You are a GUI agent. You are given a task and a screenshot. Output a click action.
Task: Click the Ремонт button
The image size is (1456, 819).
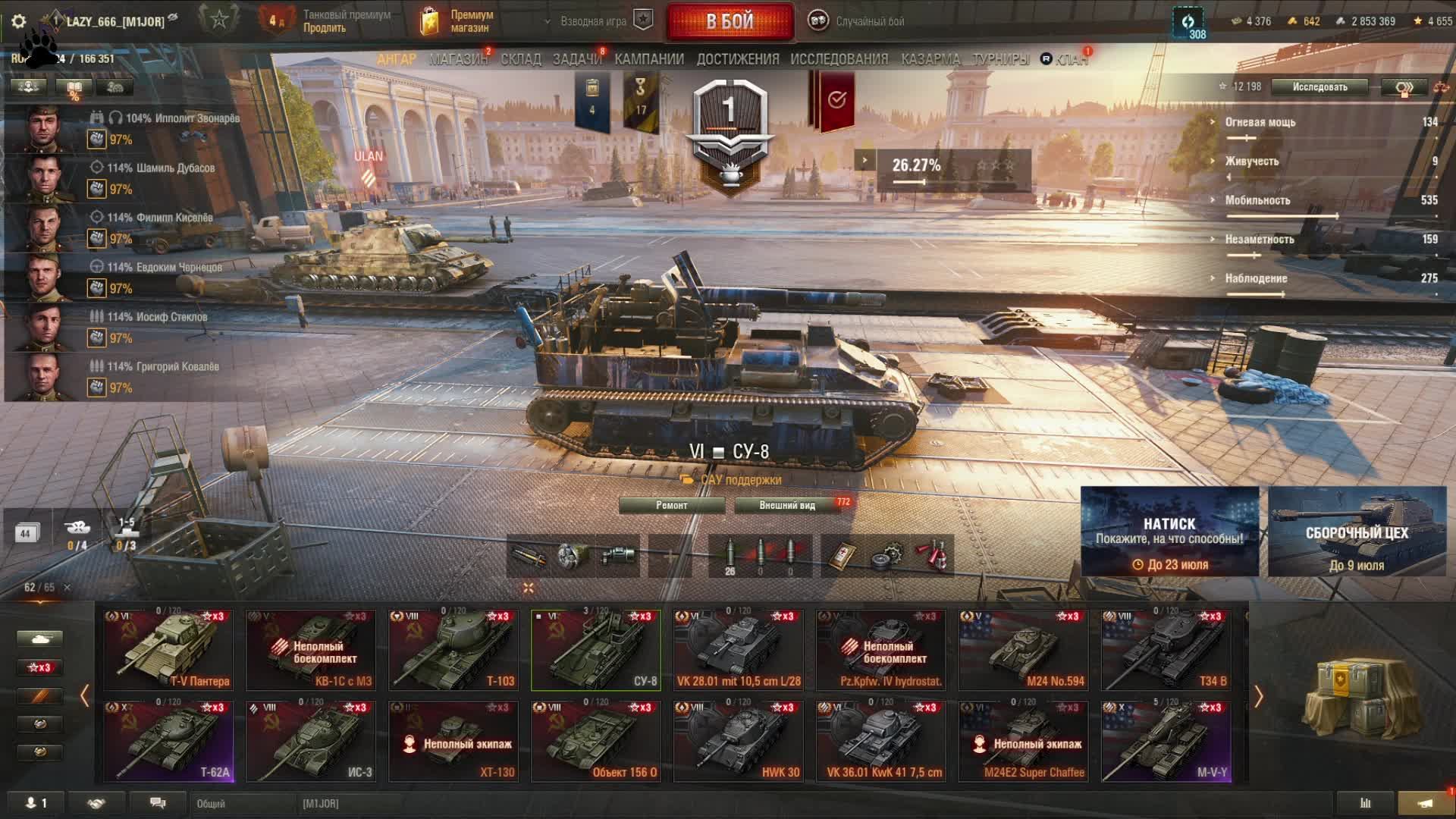tap(672, 505)
